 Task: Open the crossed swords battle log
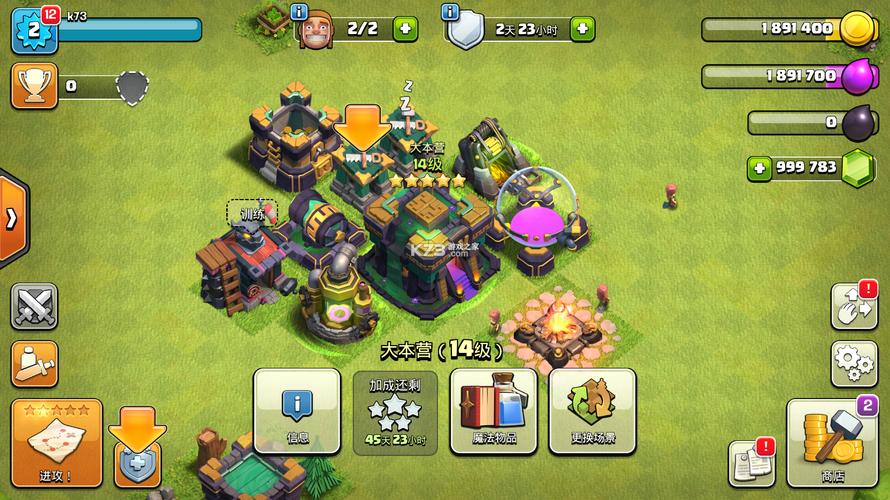(x=33, y=307)
